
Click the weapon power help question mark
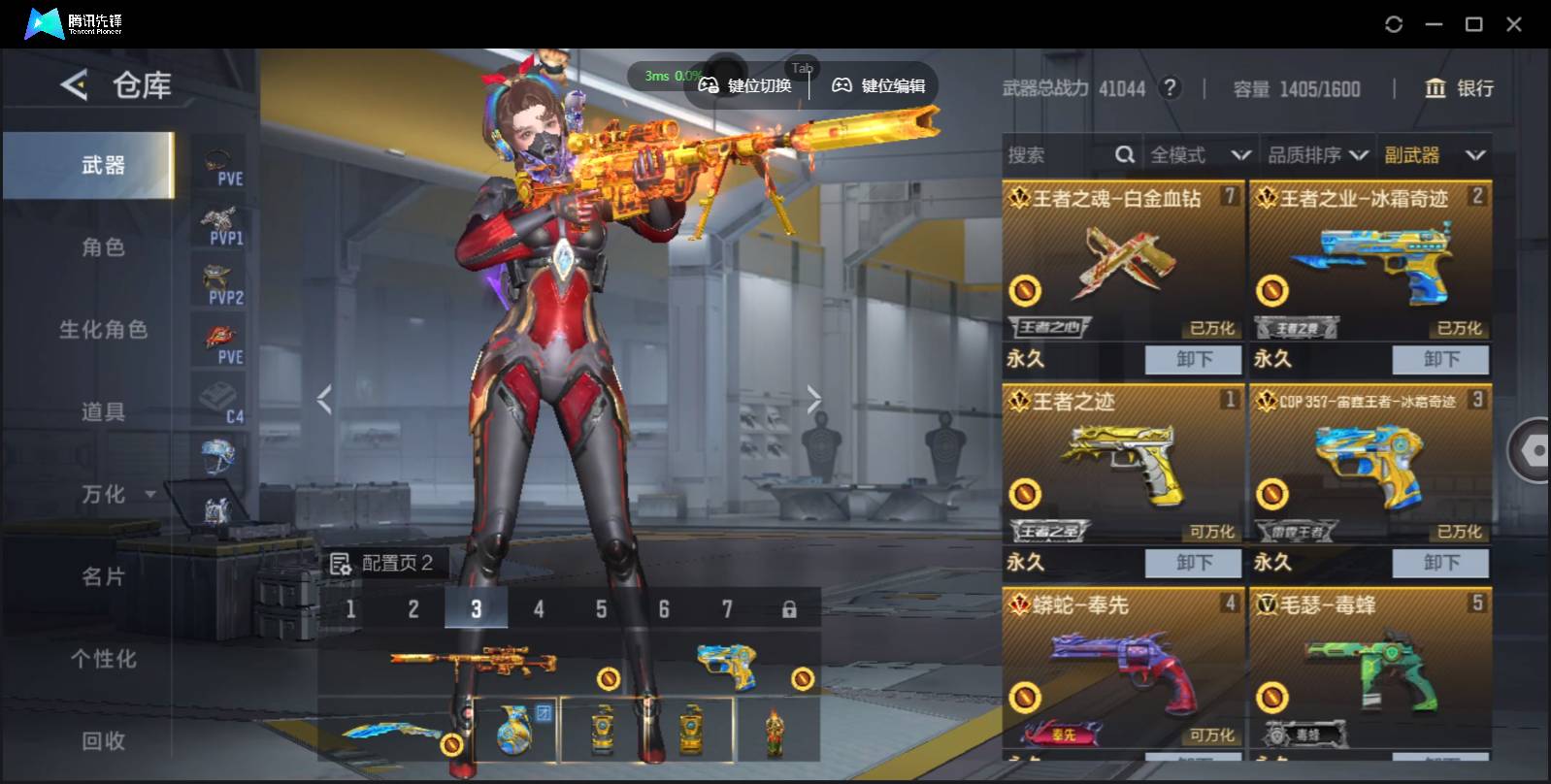click(1171, 88)
